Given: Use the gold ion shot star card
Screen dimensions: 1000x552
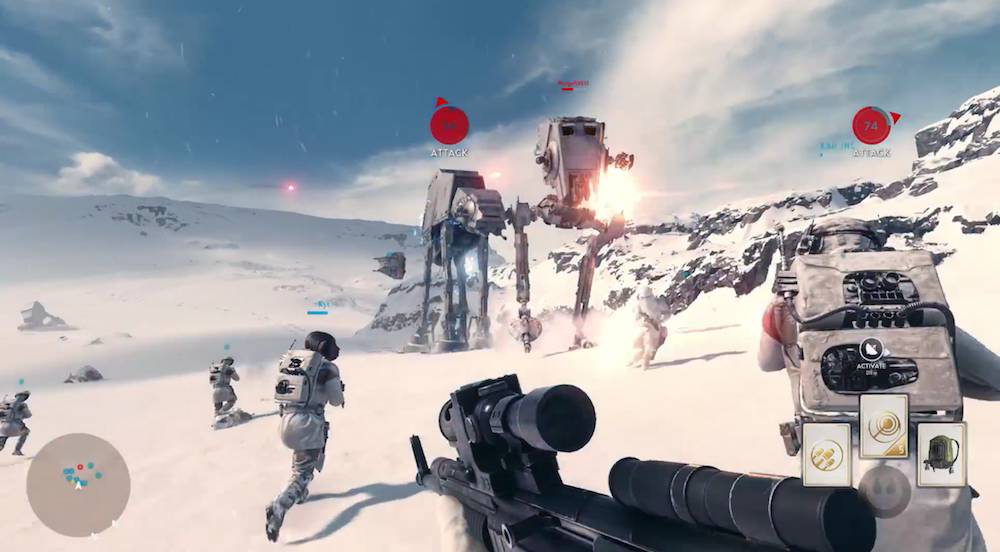Looking at the screenshot, I should pos(826,454).
